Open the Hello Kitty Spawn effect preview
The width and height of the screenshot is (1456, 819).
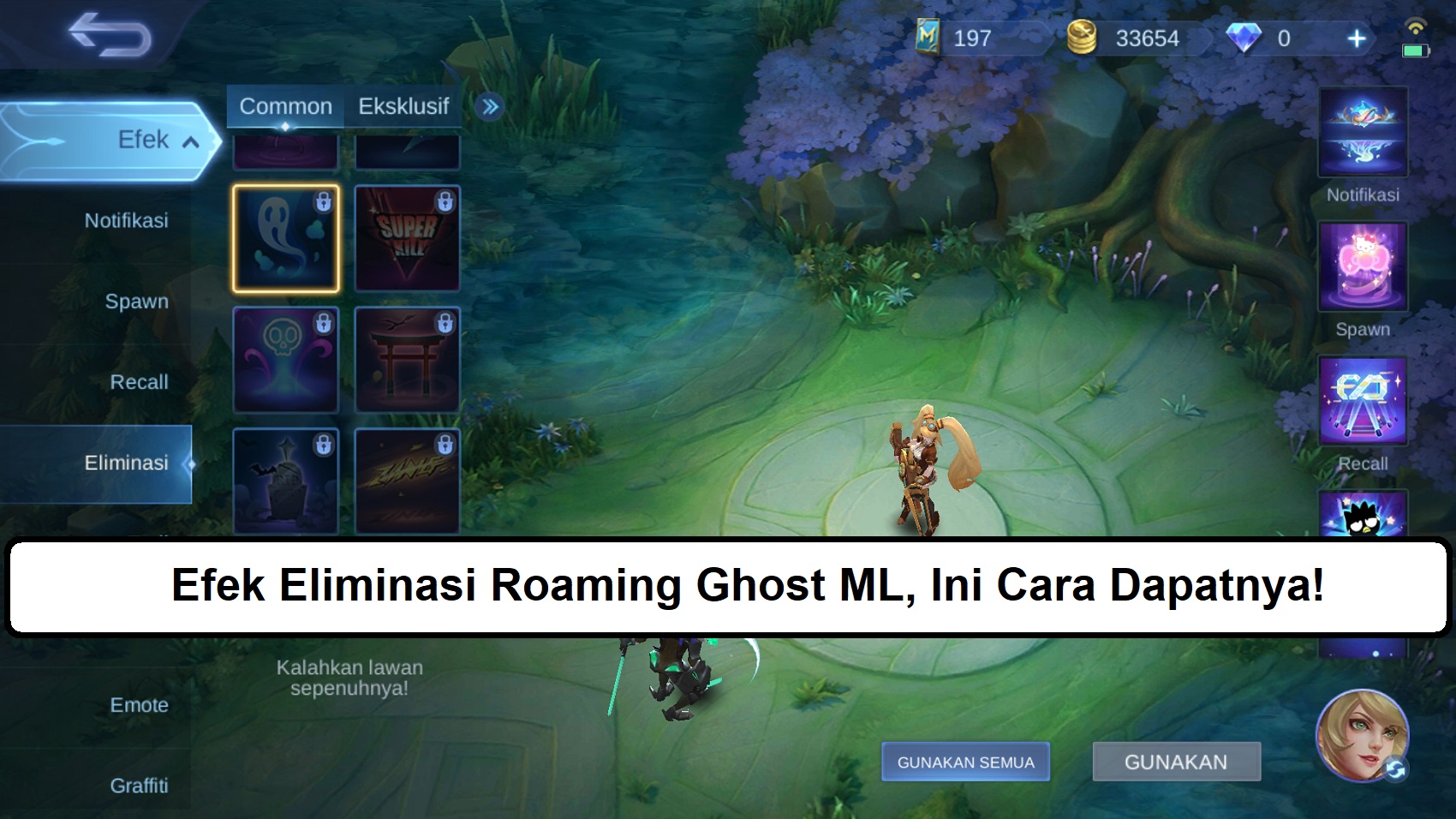[1361, 266]
